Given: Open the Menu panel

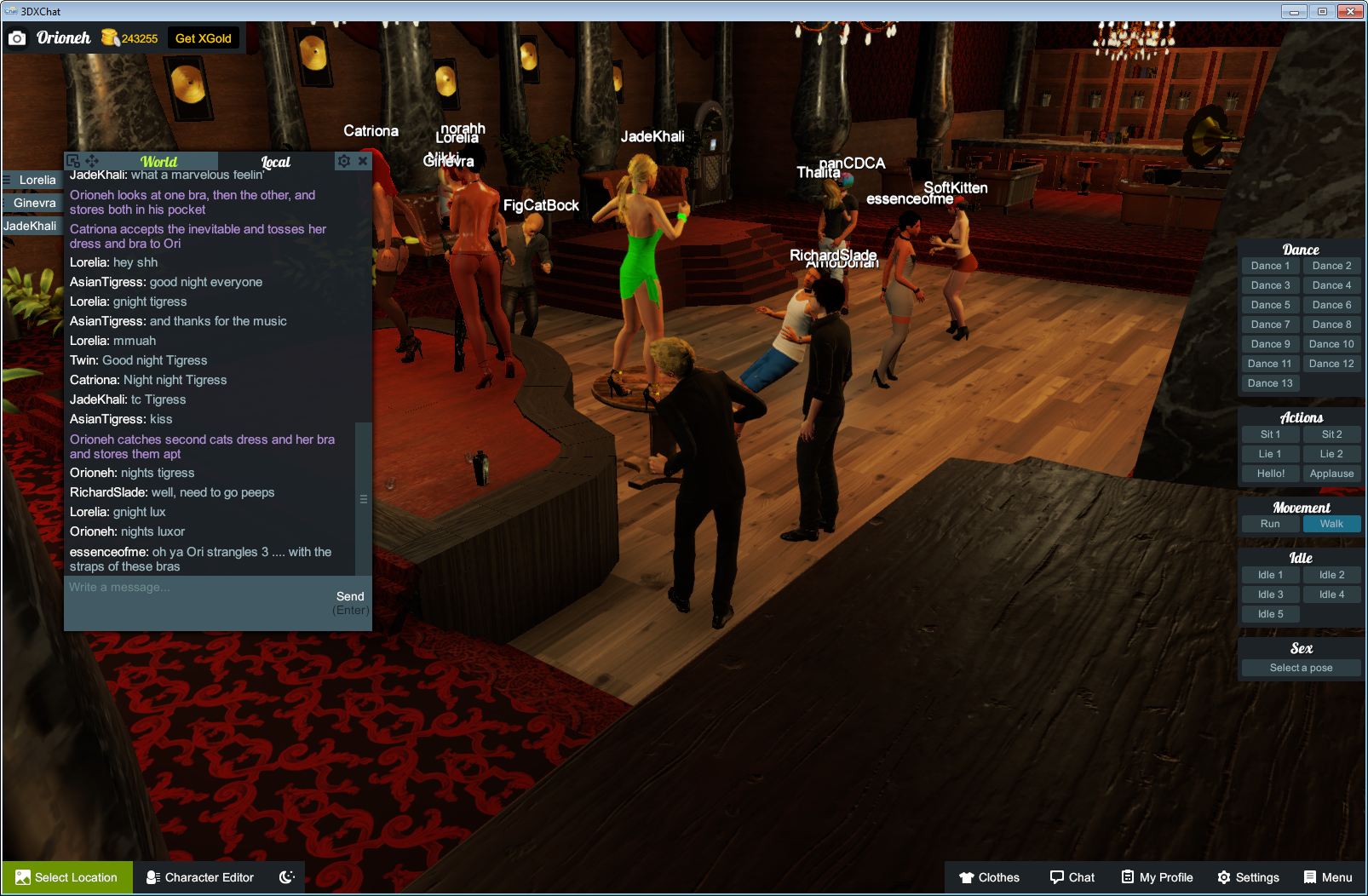Looking at the screenshot, I should tap(1326, 877).
